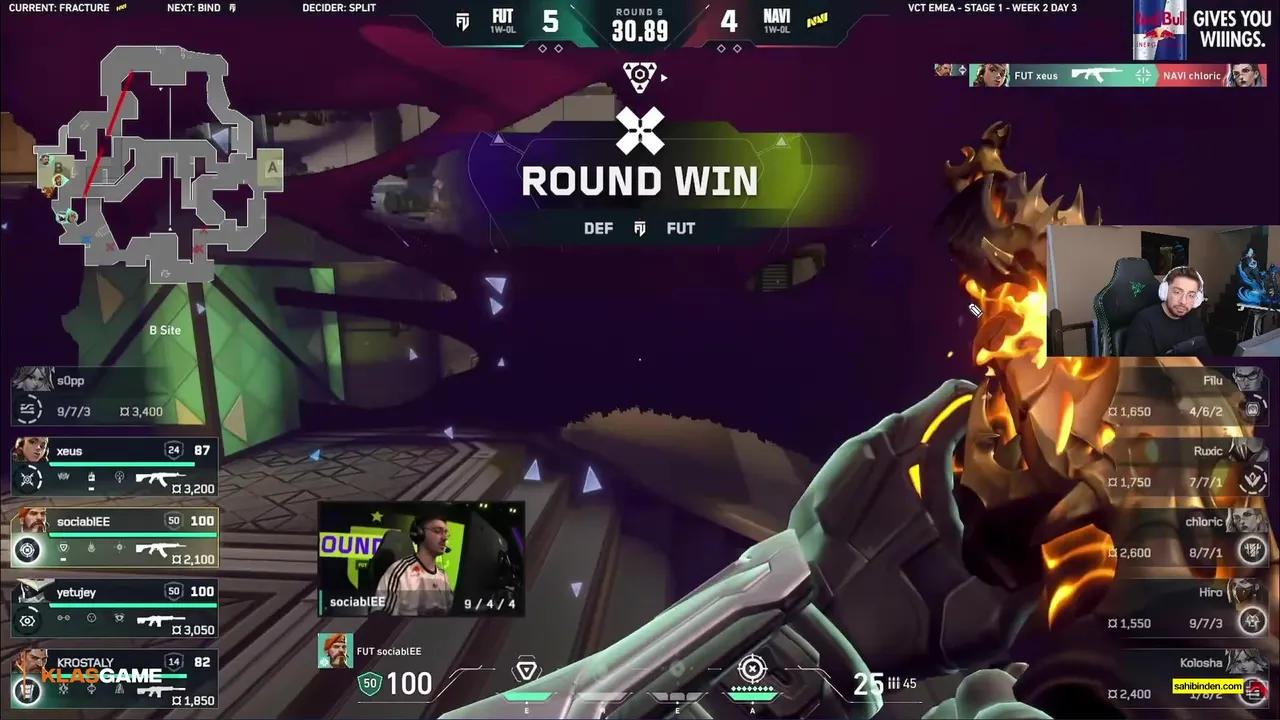Click the NAVI team logo in scorebar

point(818,22)
